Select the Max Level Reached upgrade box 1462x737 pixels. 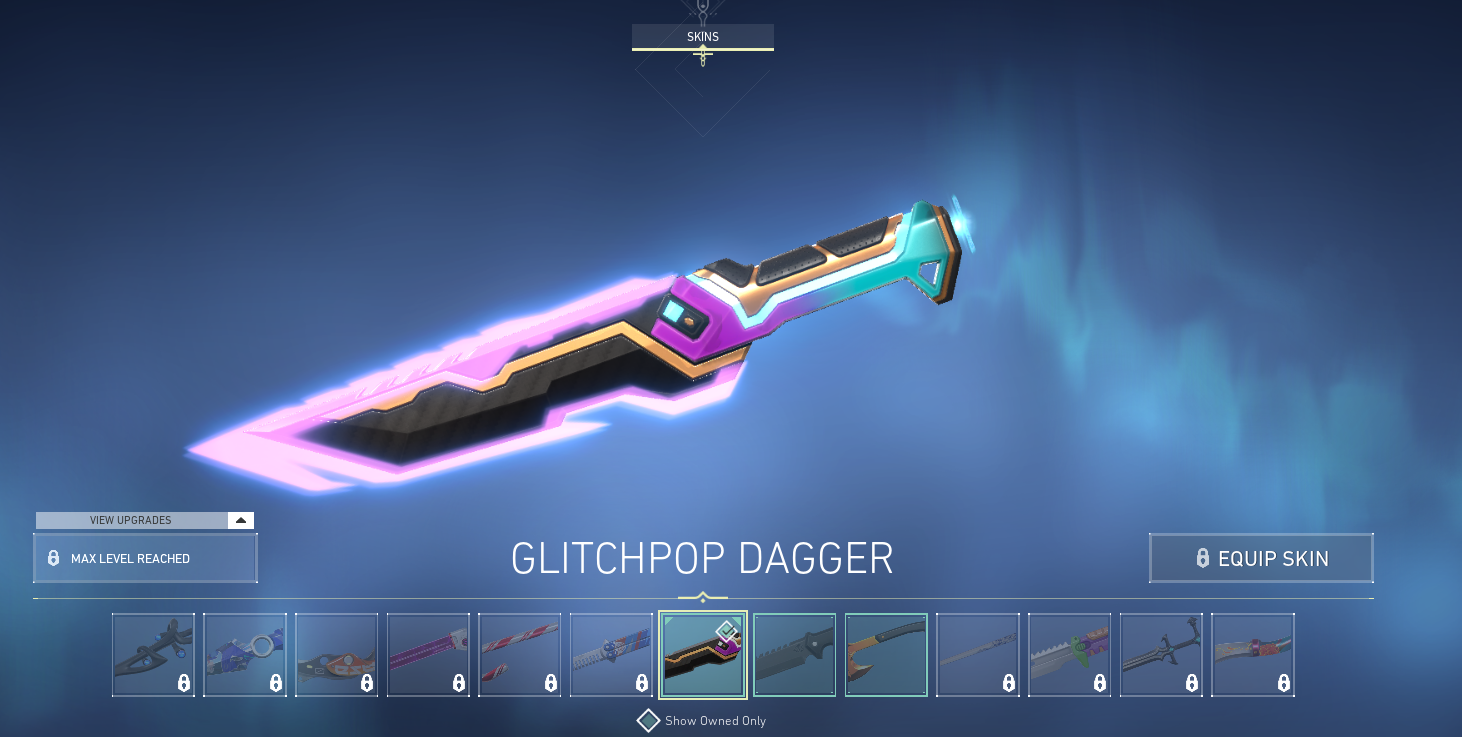[x=145, y=558]
